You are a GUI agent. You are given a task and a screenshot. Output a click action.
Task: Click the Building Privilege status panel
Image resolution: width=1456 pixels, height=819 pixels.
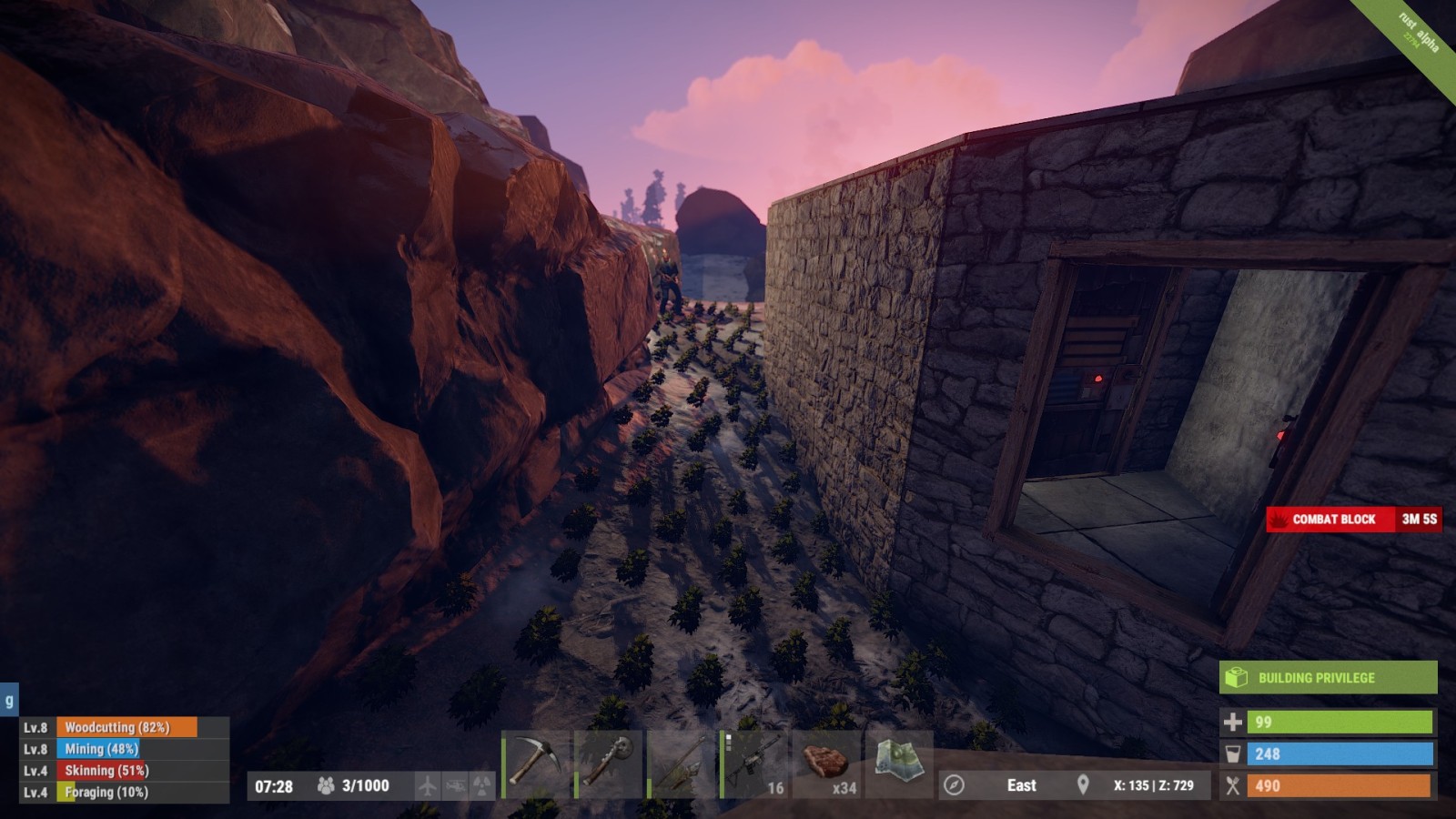(1328, 678)
